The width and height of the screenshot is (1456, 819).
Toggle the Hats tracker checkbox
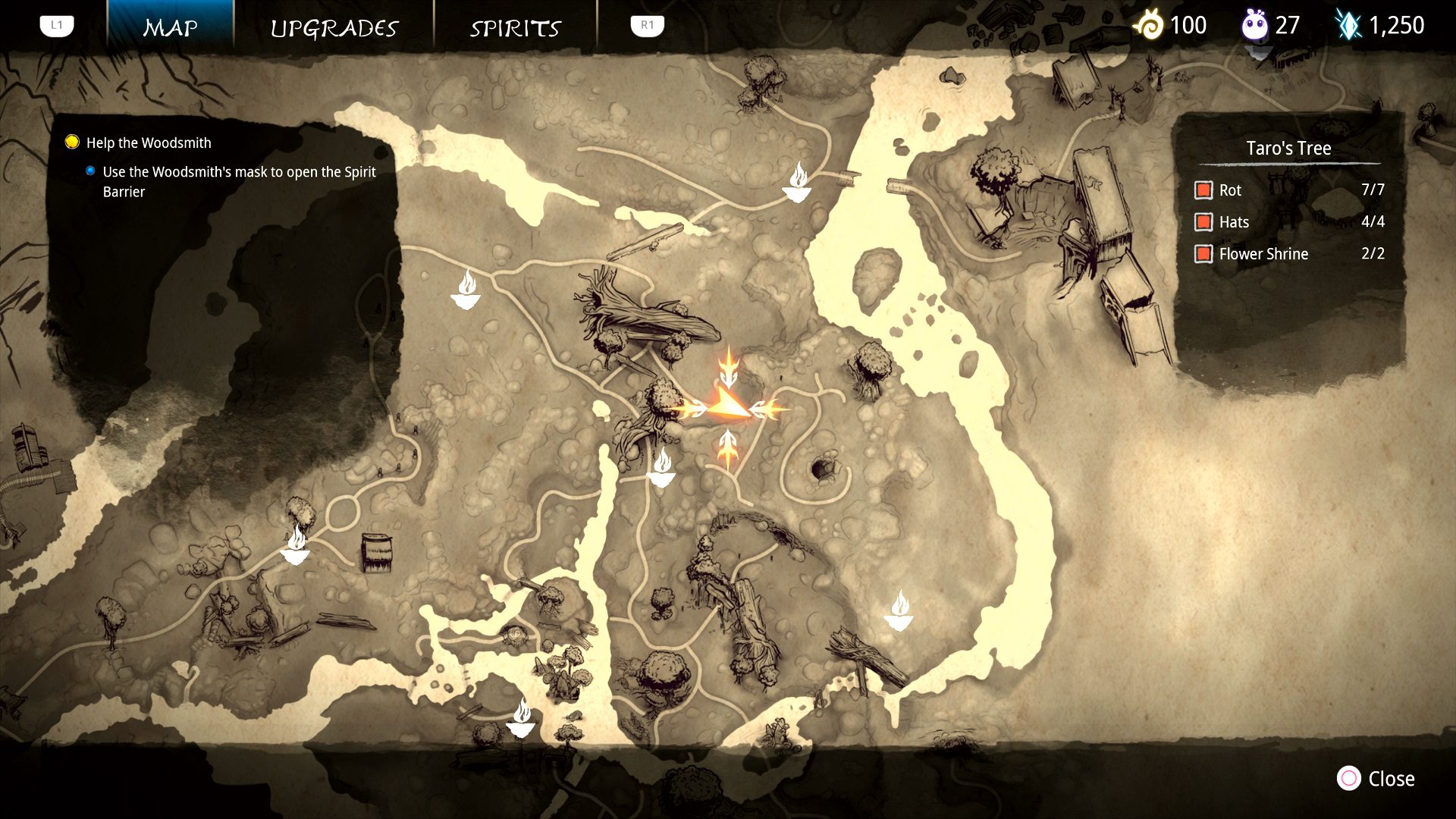pyautogui.click(x=1203, y=222)
